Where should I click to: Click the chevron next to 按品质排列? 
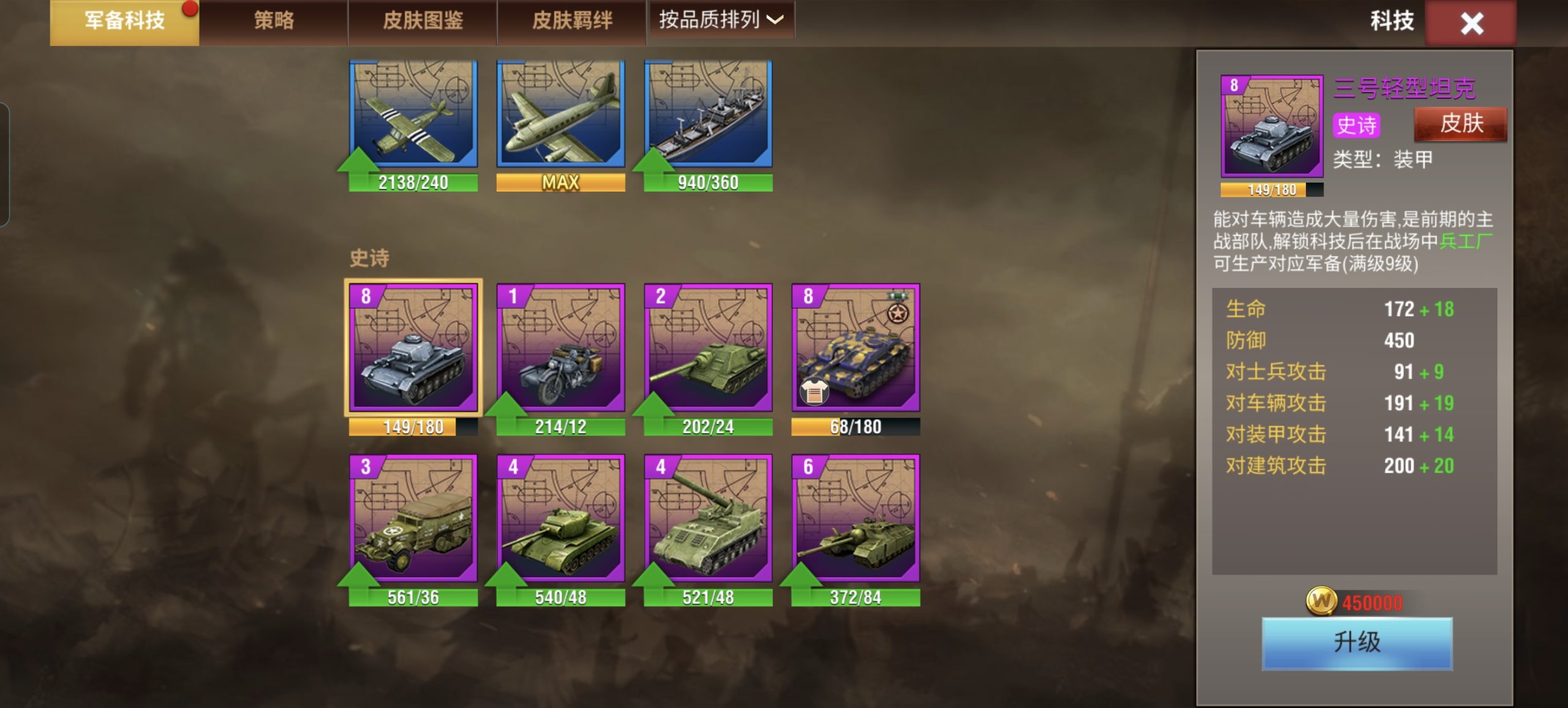pyautogui.click(x=775, y=20)
